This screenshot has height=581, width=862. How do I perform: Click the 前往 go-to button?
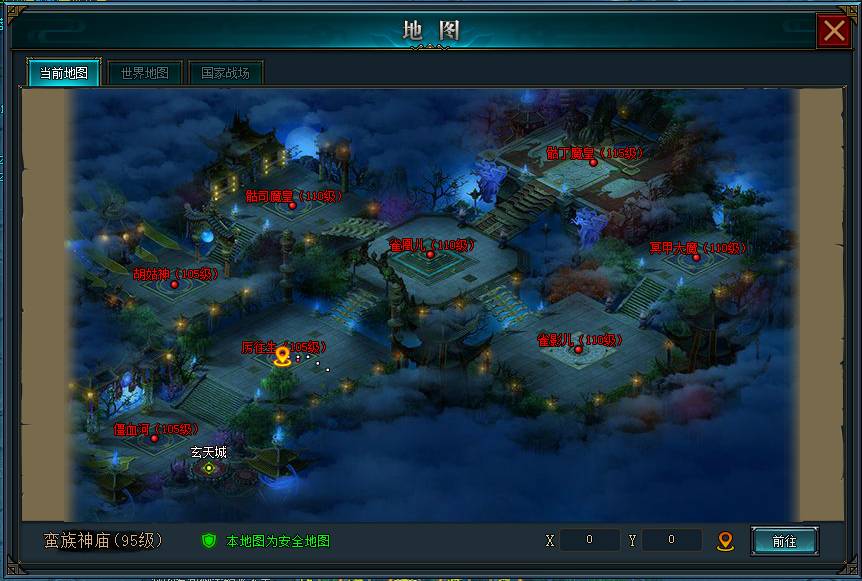tap(784, 541)
